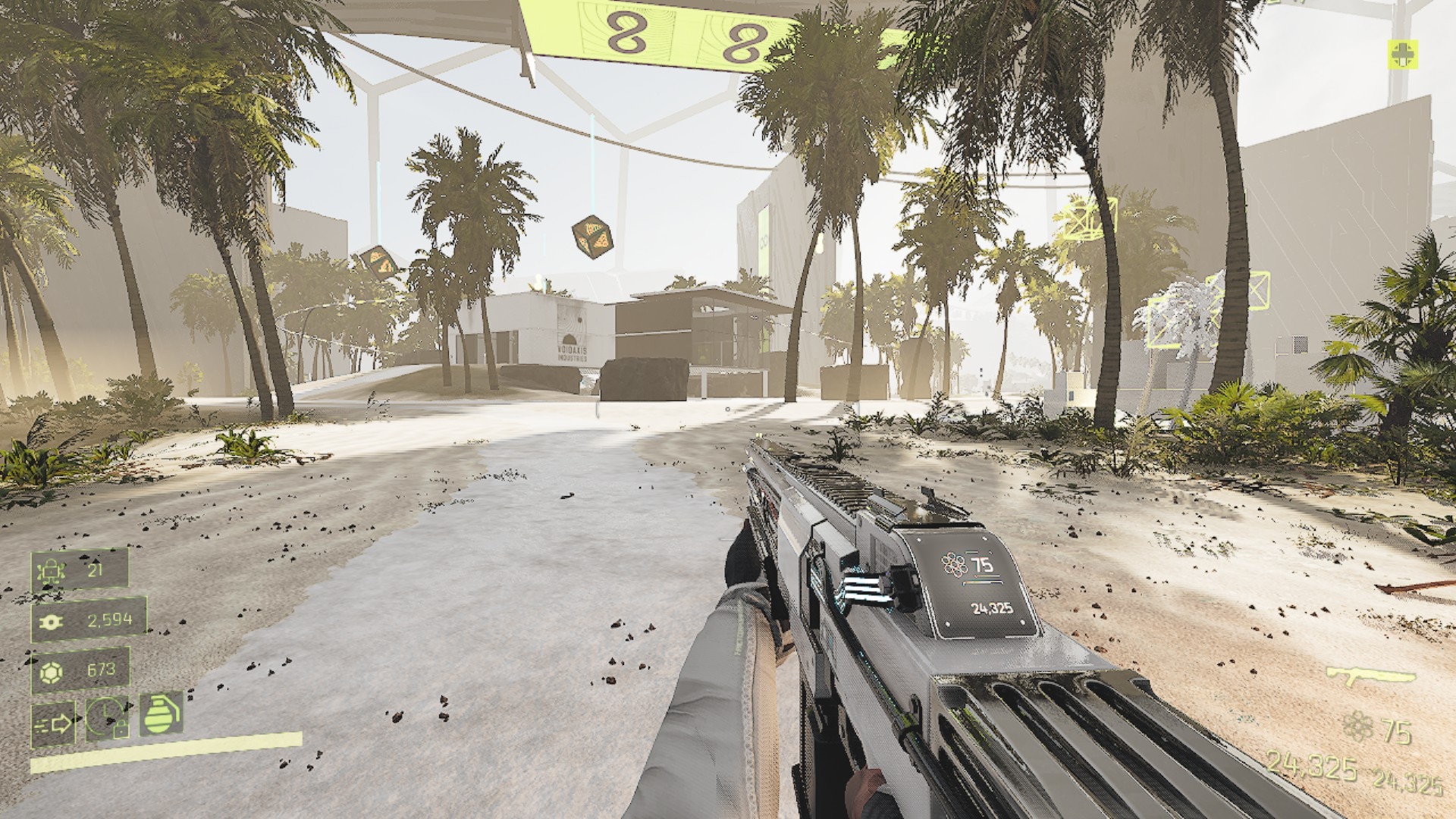Activate the dash arrow ability icon
The width and height of the screenshot is (1456, 819).
click(53, 723)
